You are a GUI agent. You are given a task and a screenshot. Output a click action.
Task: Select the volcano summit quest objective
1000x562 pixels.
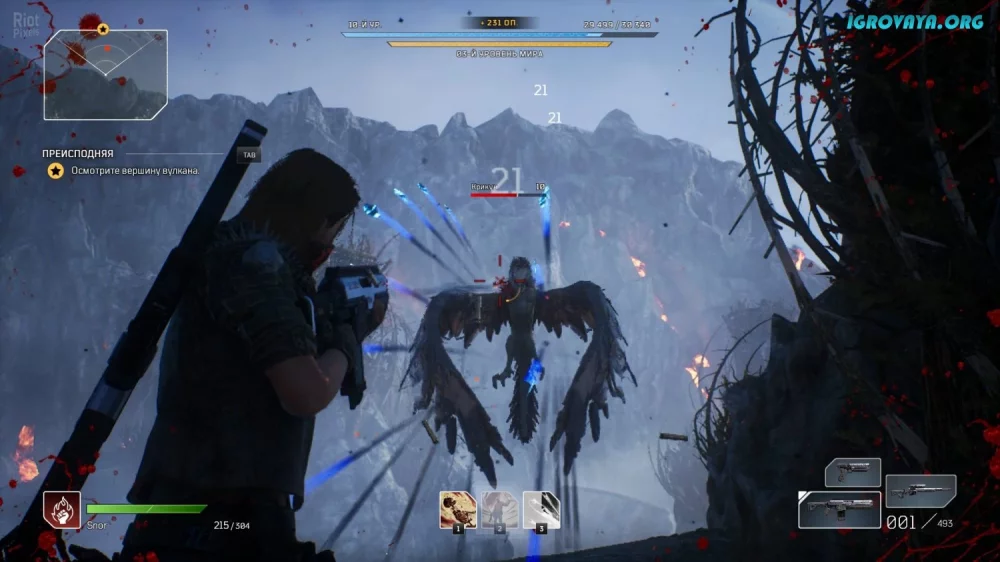tap(135, 171)
